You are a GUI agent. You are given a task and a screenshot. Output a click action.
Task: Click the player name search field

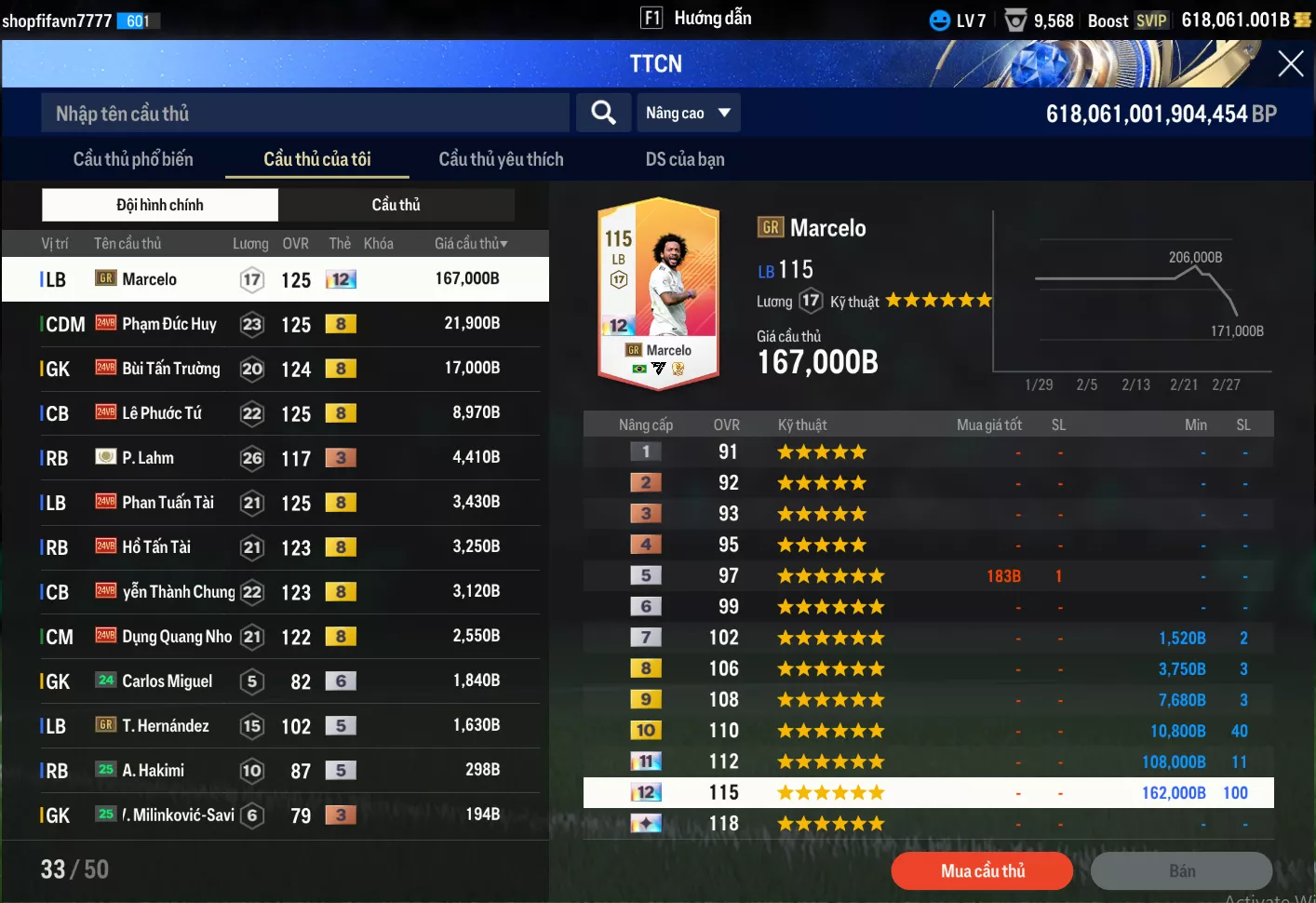pyautogui.click(x=304, y=114)
